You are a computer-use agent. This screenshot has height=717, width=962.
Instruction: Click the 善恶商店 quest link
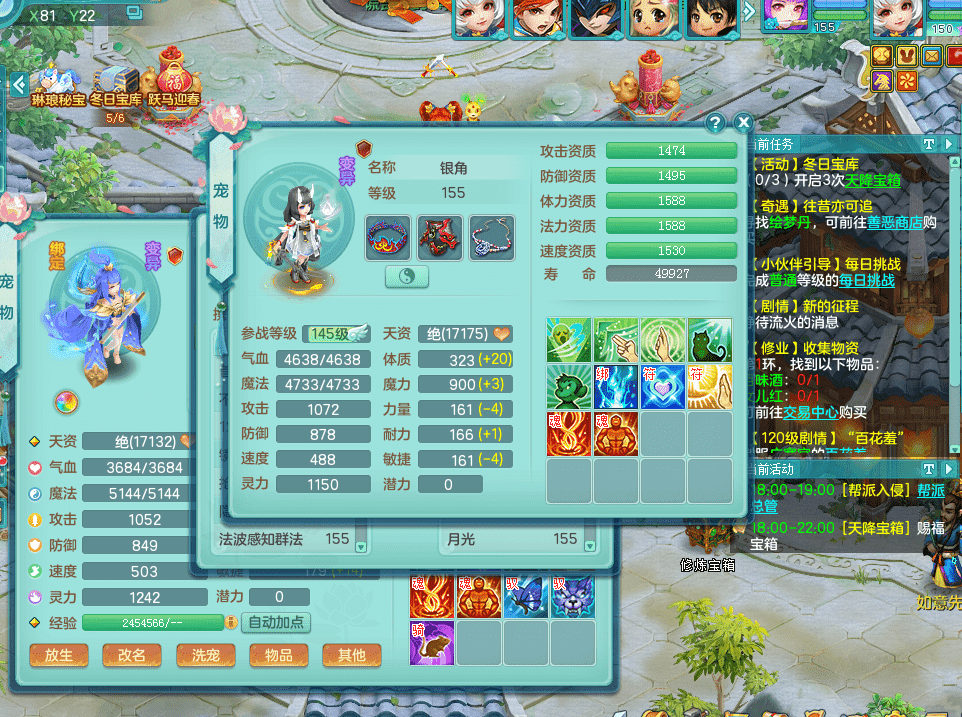(894, 222)
